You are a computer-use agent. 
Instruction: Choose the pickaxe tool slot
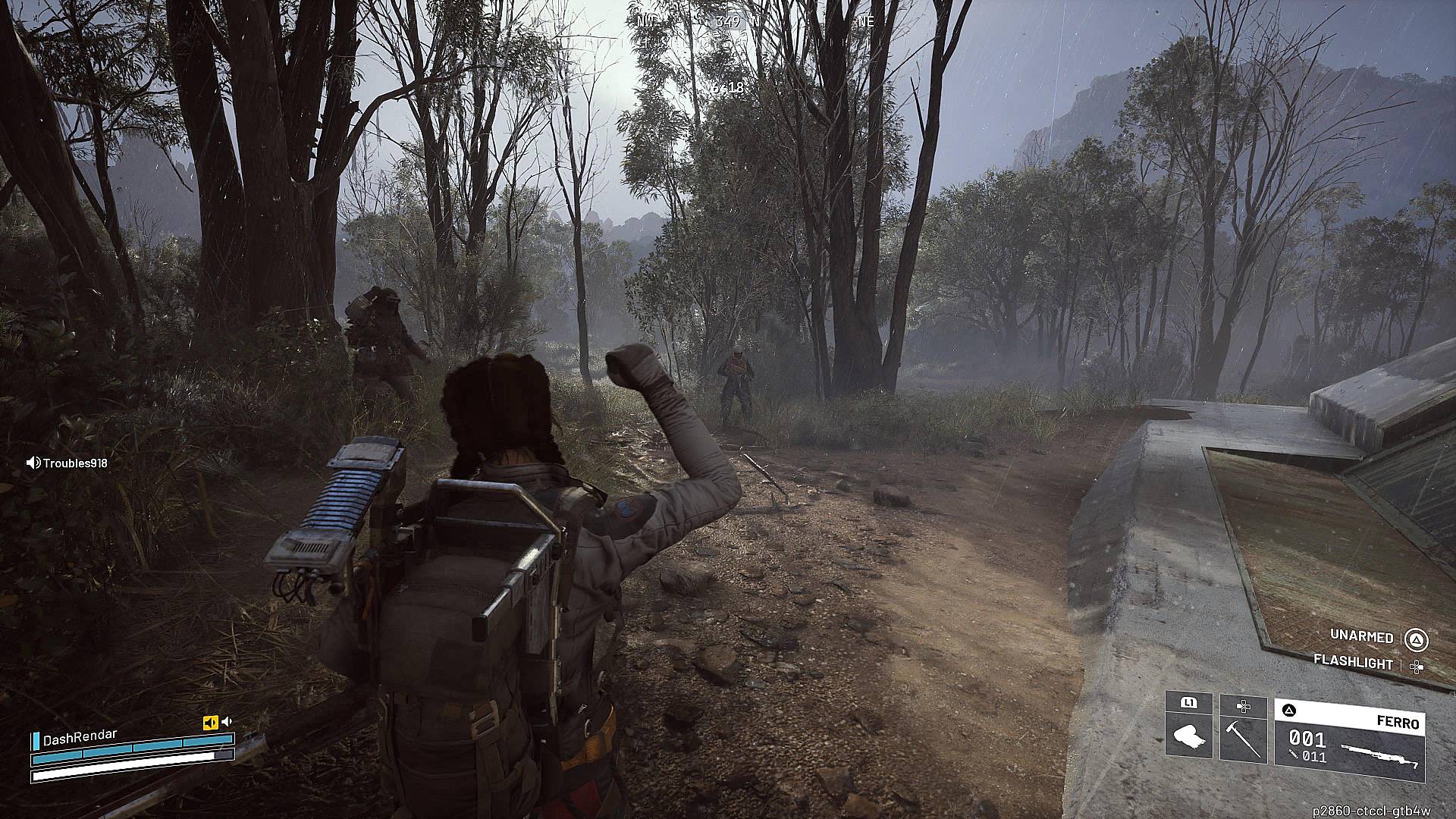pyautogui.click(x=1243, y=737)
